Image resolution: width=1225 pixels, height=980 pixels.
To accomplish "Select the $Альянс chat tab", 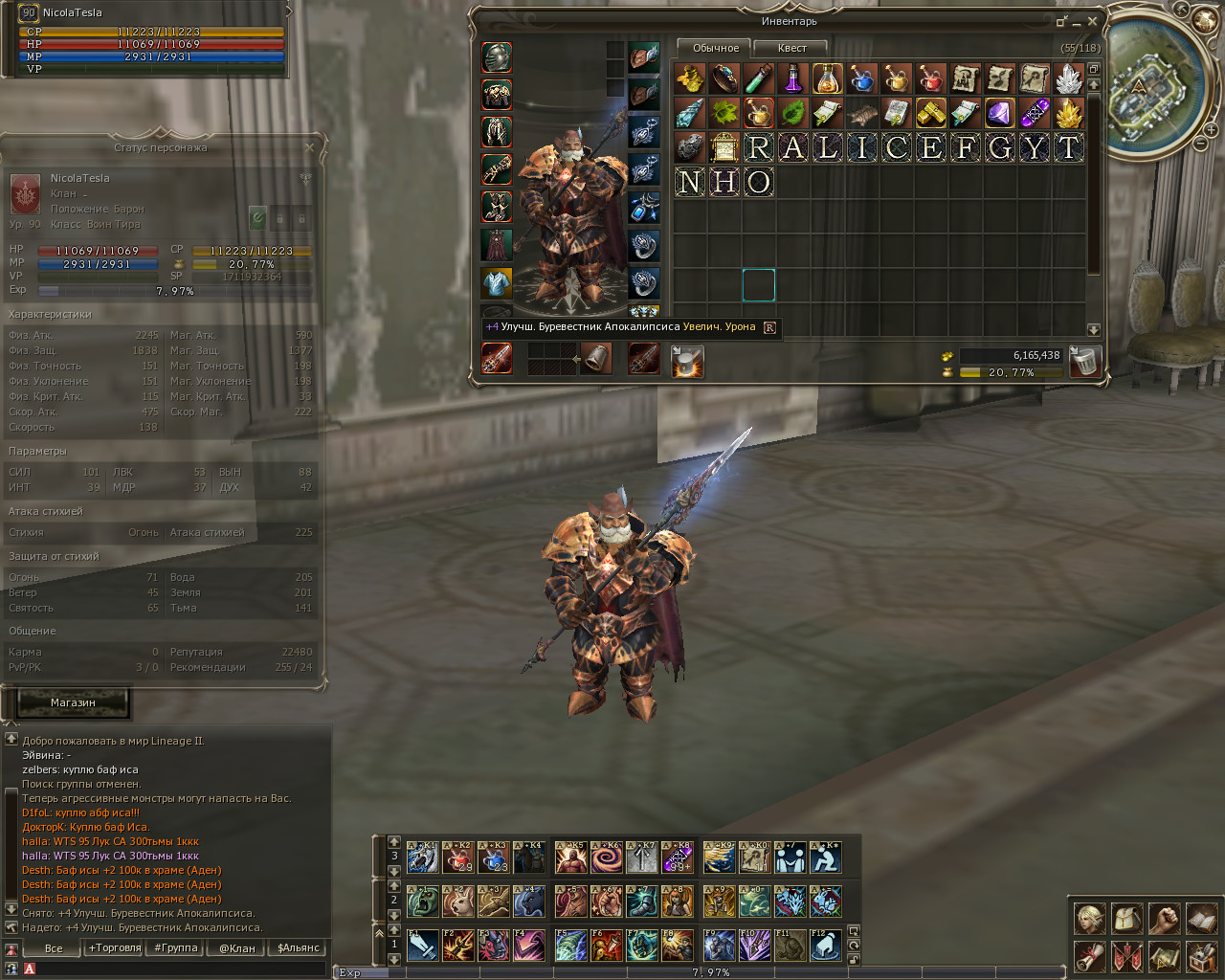I will pos(299,948).
